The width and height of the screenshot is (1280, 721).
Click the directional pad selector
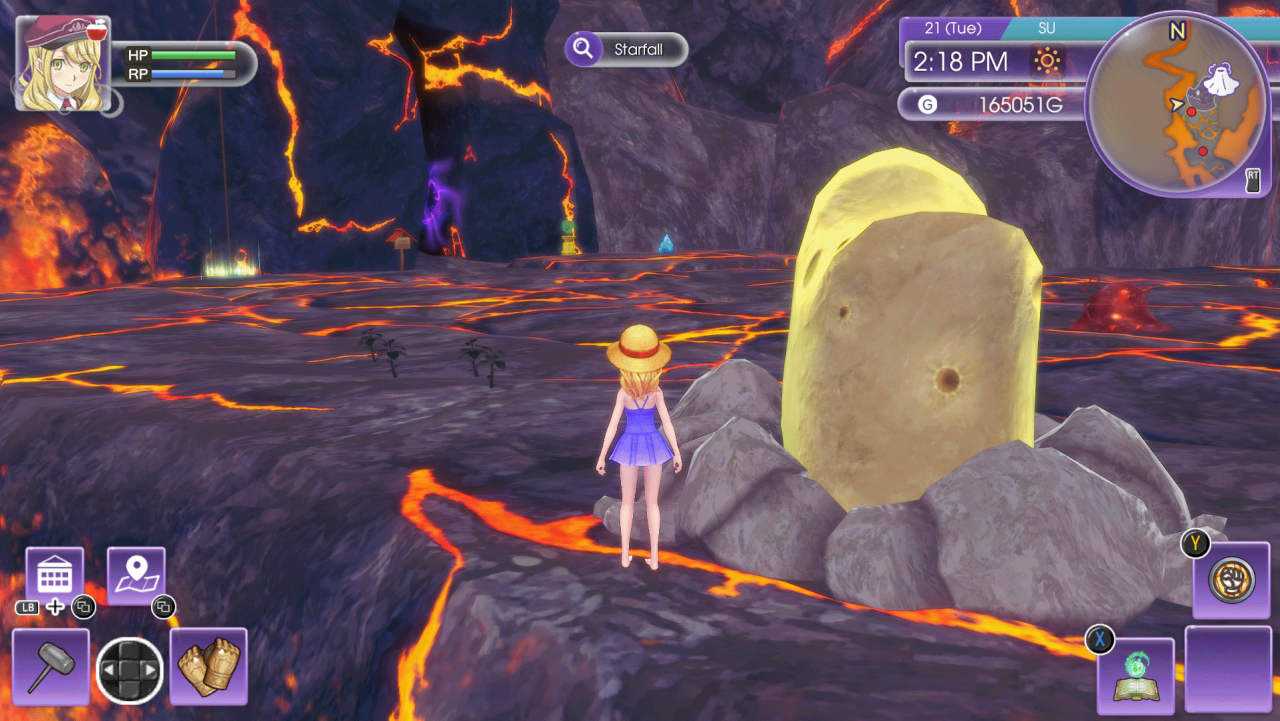(130, 669)
